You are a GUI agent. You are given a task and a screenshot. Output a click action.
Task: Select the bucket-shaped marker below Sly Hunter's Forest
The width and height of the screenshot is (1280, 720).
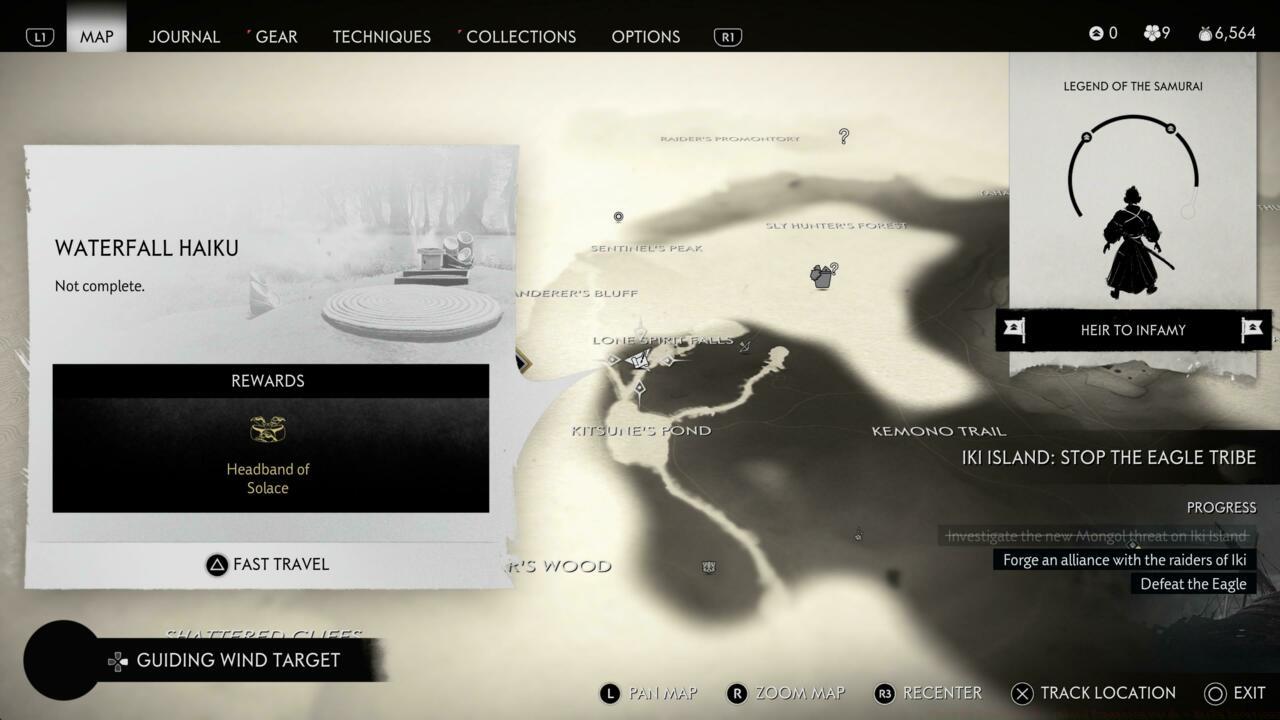823,277
